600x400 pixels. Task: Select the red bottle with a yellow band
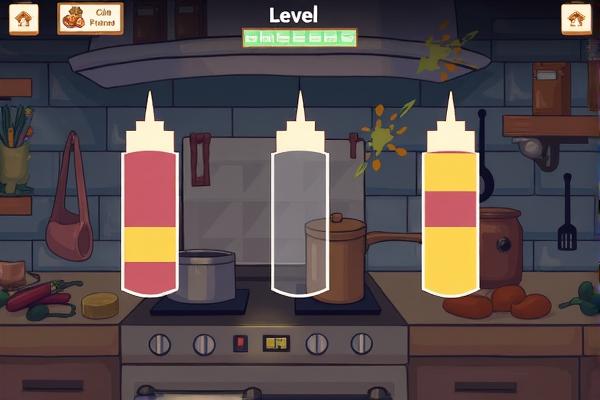pos(149,215)
